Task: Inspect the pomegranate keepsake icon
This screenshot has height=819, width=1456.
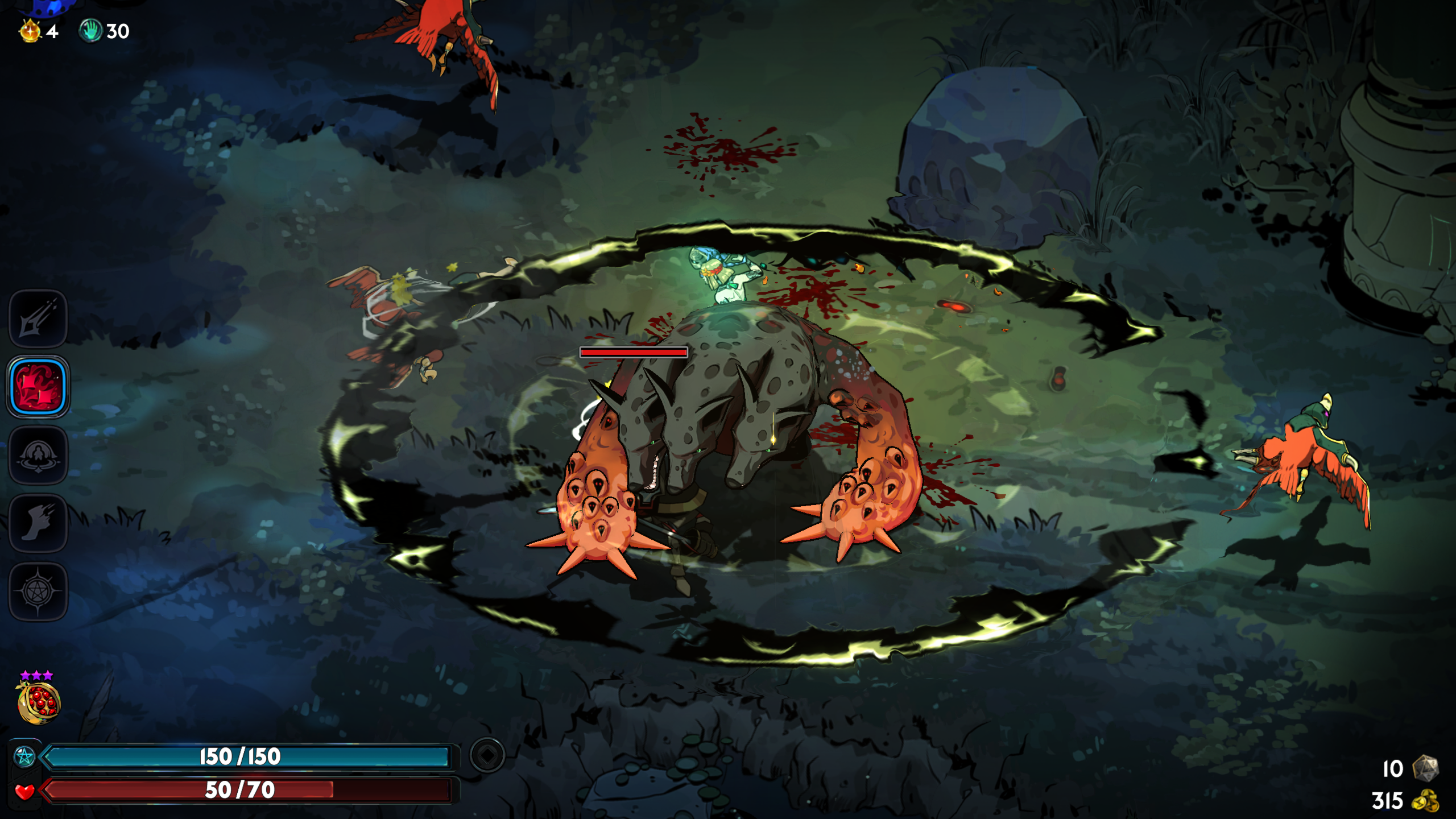Action: pyautogui.click(x=38, y=703)
